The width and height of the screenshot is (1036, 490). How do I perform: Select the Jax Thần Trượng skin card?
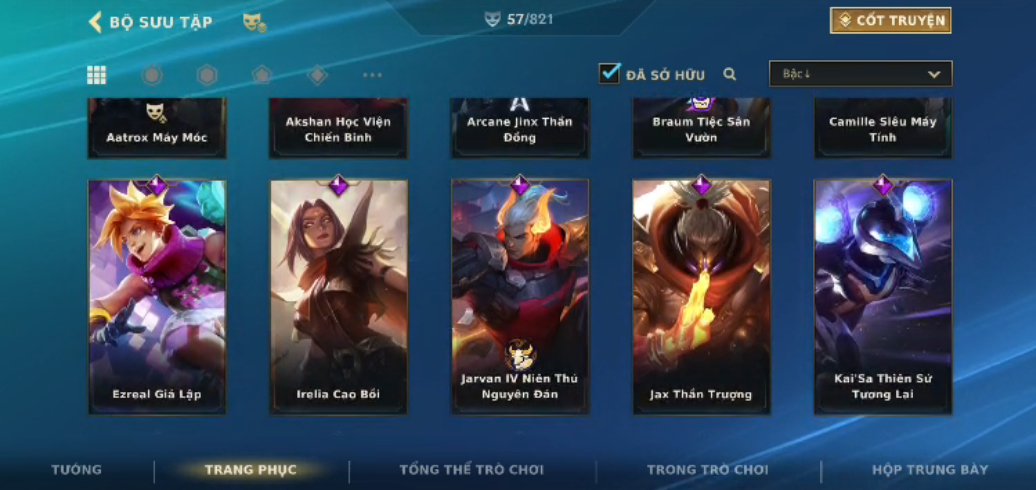701,297
